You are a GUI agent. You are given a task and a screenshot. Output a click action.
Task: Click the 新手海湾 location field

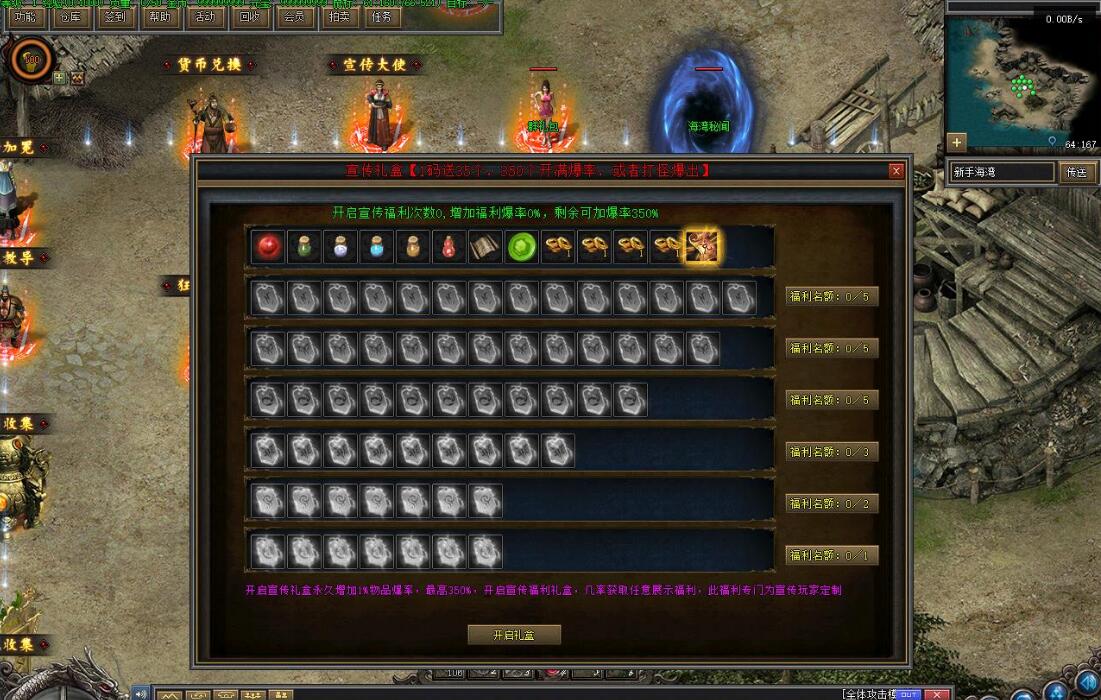[x=1001, y=172]
